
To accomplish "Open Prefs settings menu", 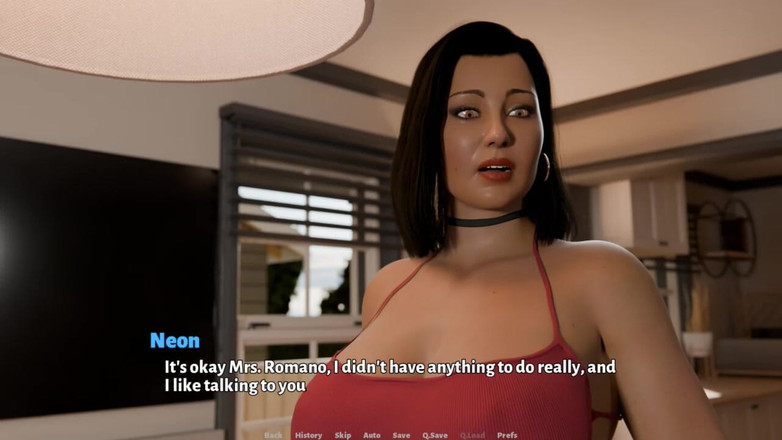I will click(507, 435).
